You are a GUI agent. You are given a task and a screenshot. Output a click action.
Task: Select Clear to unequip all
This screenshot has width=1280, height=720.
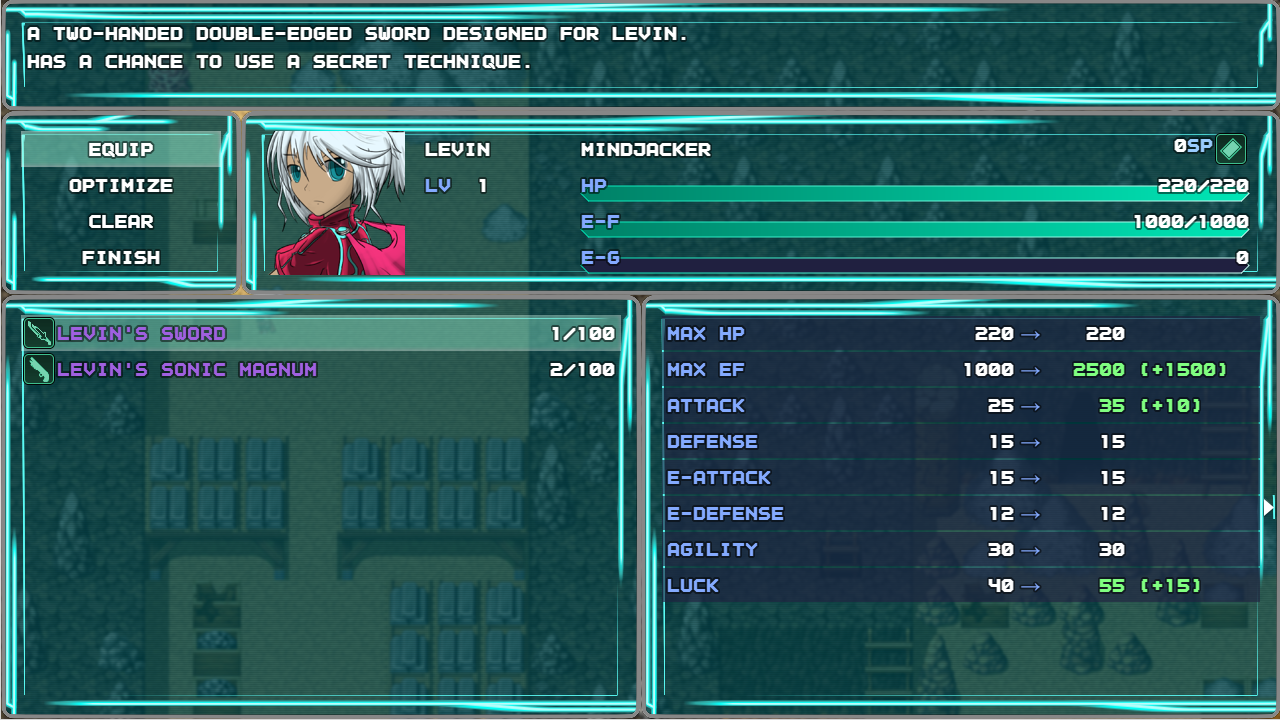(121, 222)
